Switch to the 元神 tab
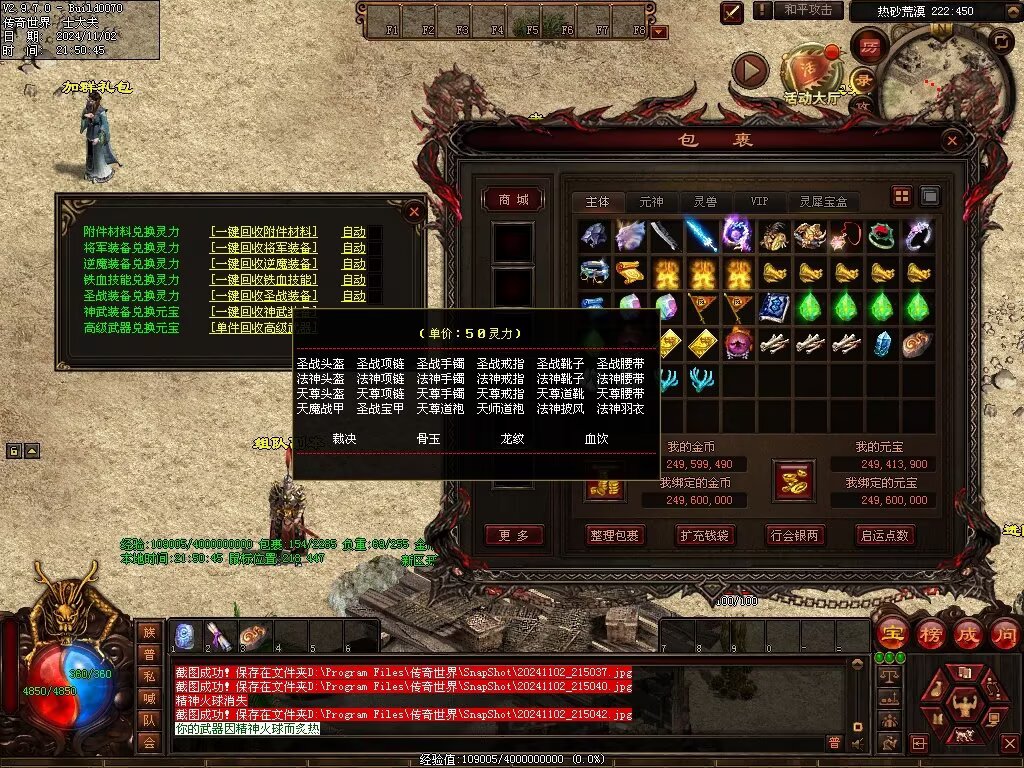The height and width of the screenshot is (768, 1024). tap(651, 202)
